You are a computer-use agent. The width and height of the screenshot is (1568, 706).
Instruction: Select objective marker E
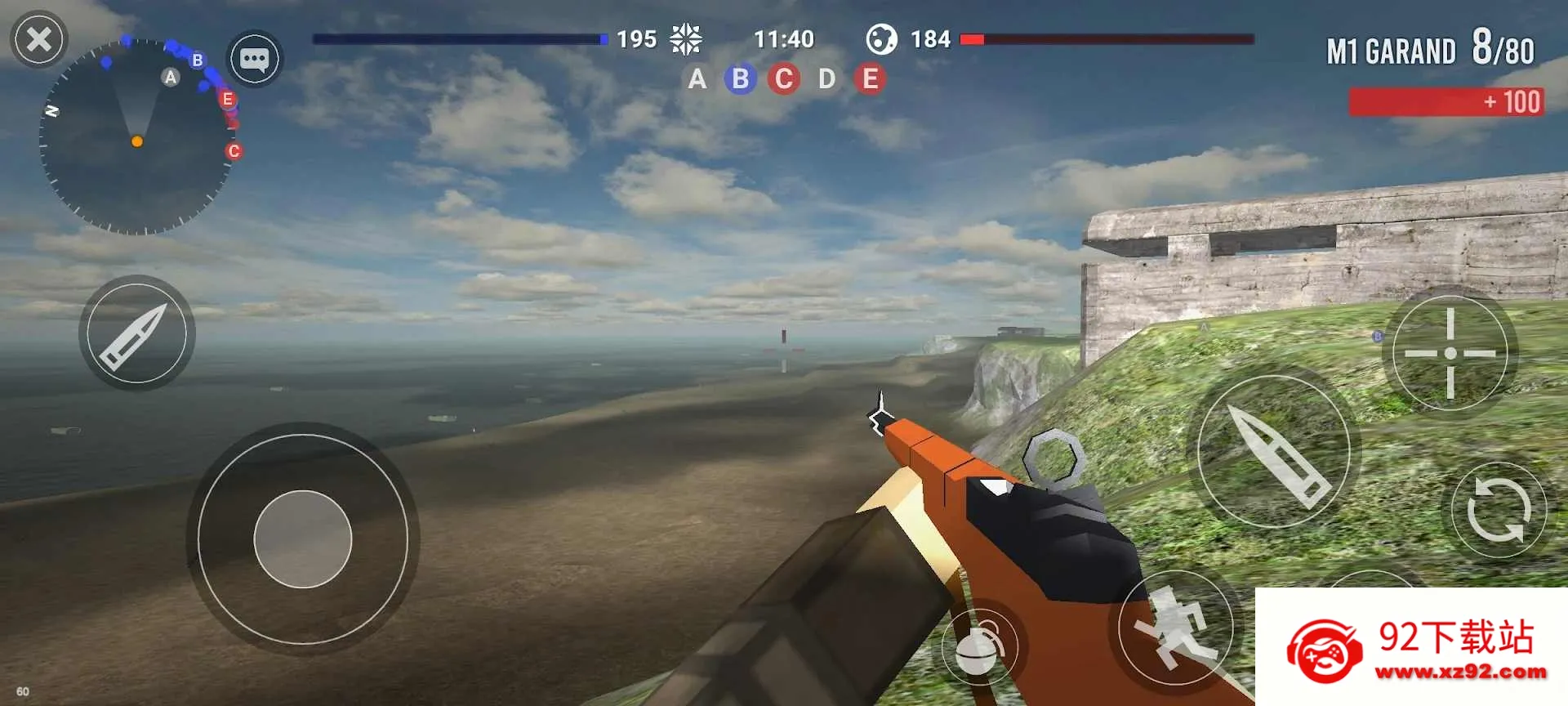(x=869, y=78)
